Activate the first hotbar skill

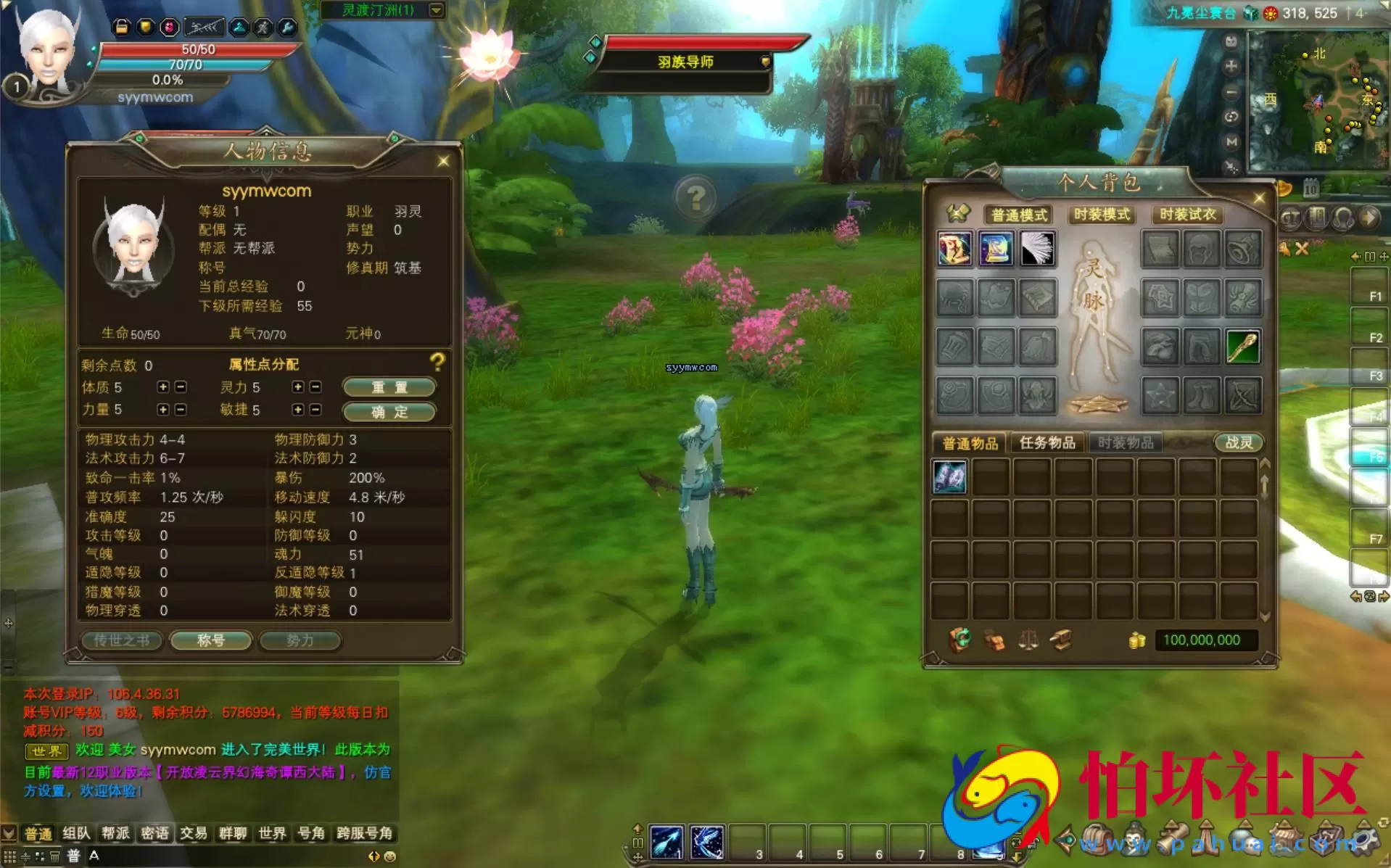coord(666,843)
